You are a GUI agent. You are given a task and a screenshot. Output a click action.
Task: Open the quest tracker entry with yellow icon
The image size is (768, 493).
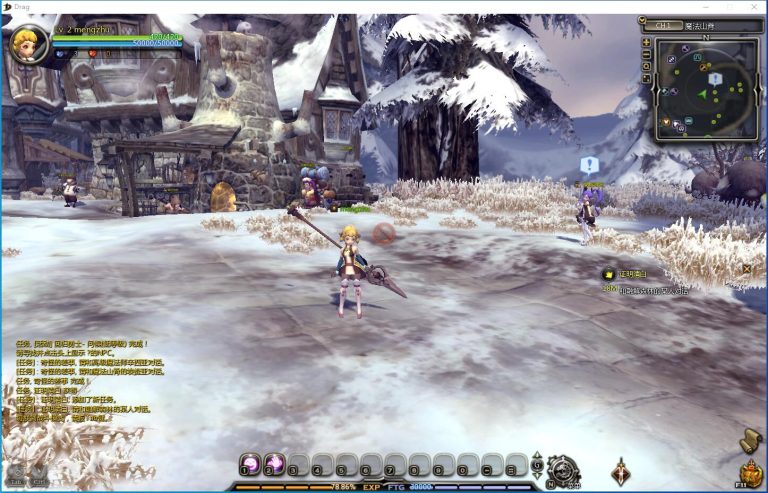607,273
